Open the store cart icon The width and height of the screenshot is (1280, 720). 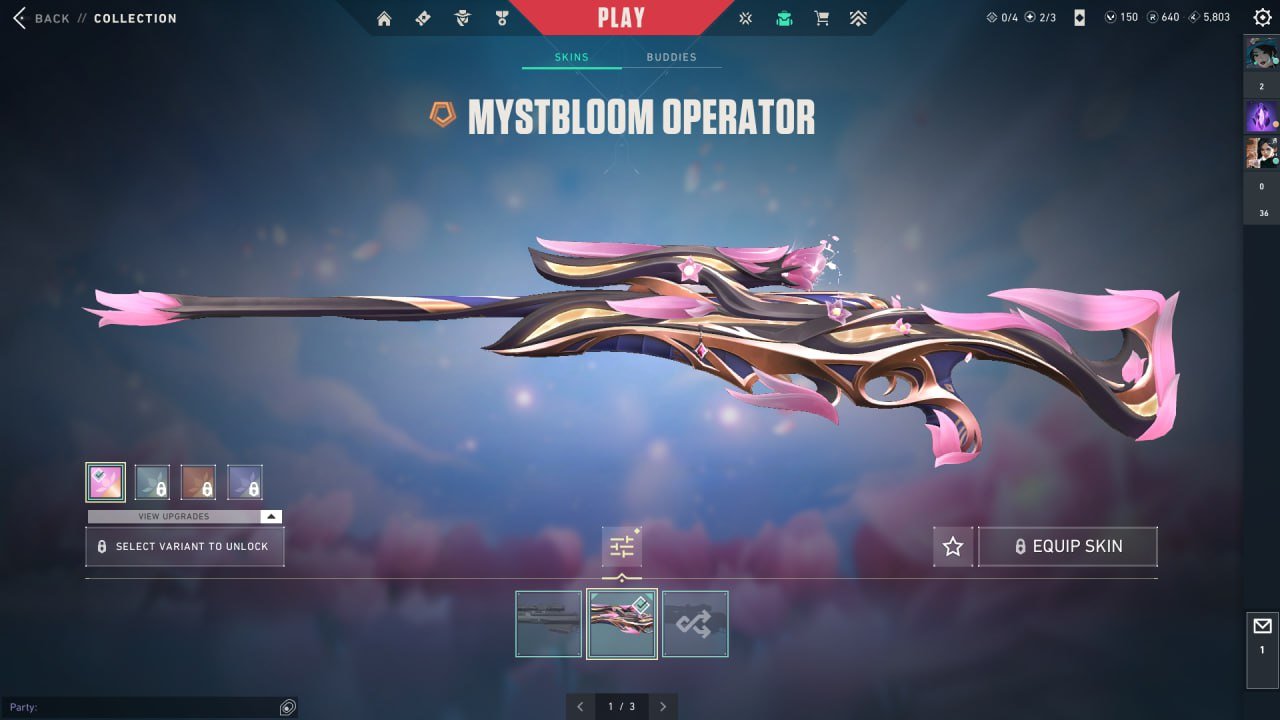[x=821, y=18]
